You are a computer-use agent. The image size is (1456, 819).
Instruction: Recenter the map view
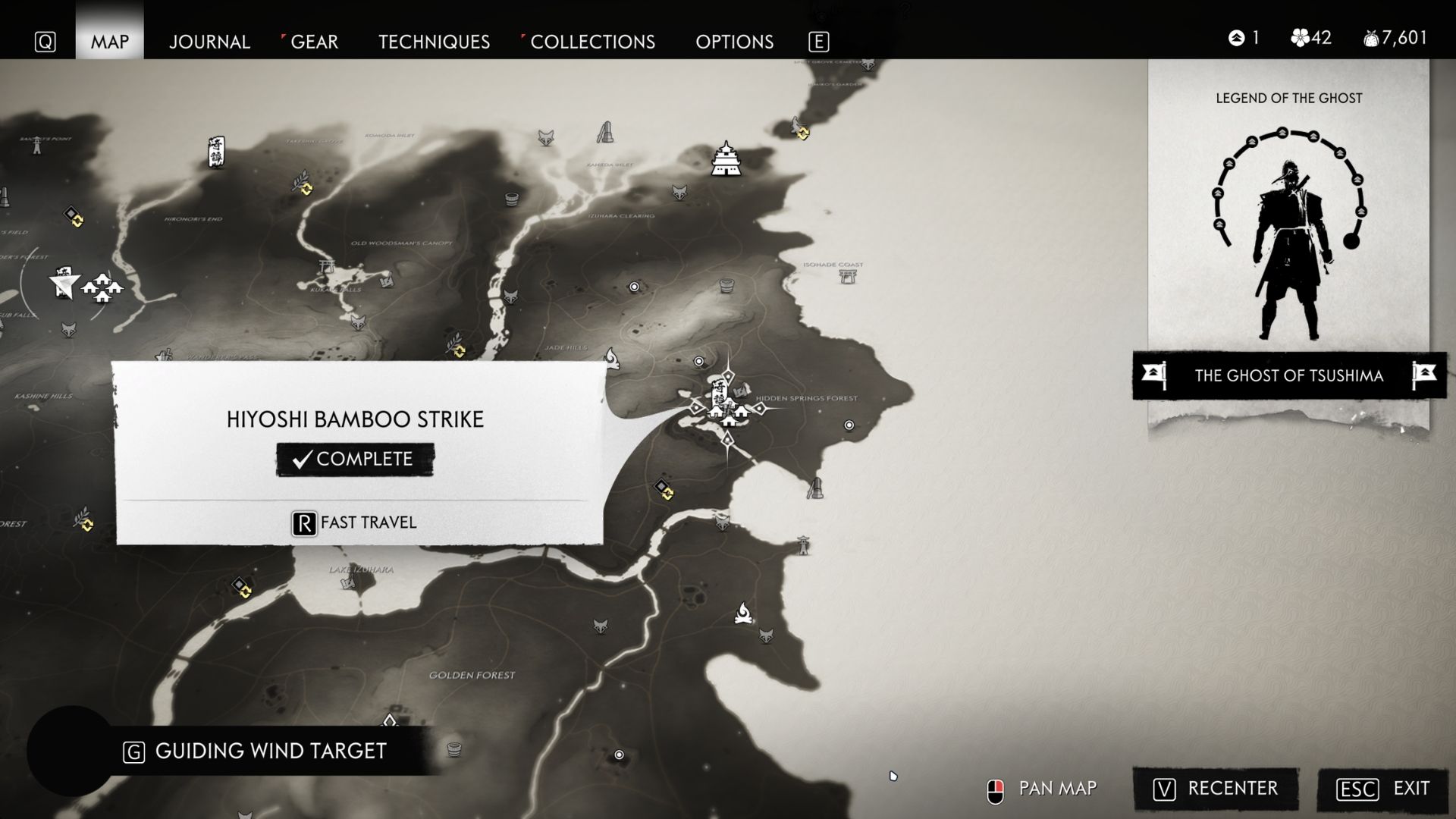pyautogui.click(x=1216, y=789)
